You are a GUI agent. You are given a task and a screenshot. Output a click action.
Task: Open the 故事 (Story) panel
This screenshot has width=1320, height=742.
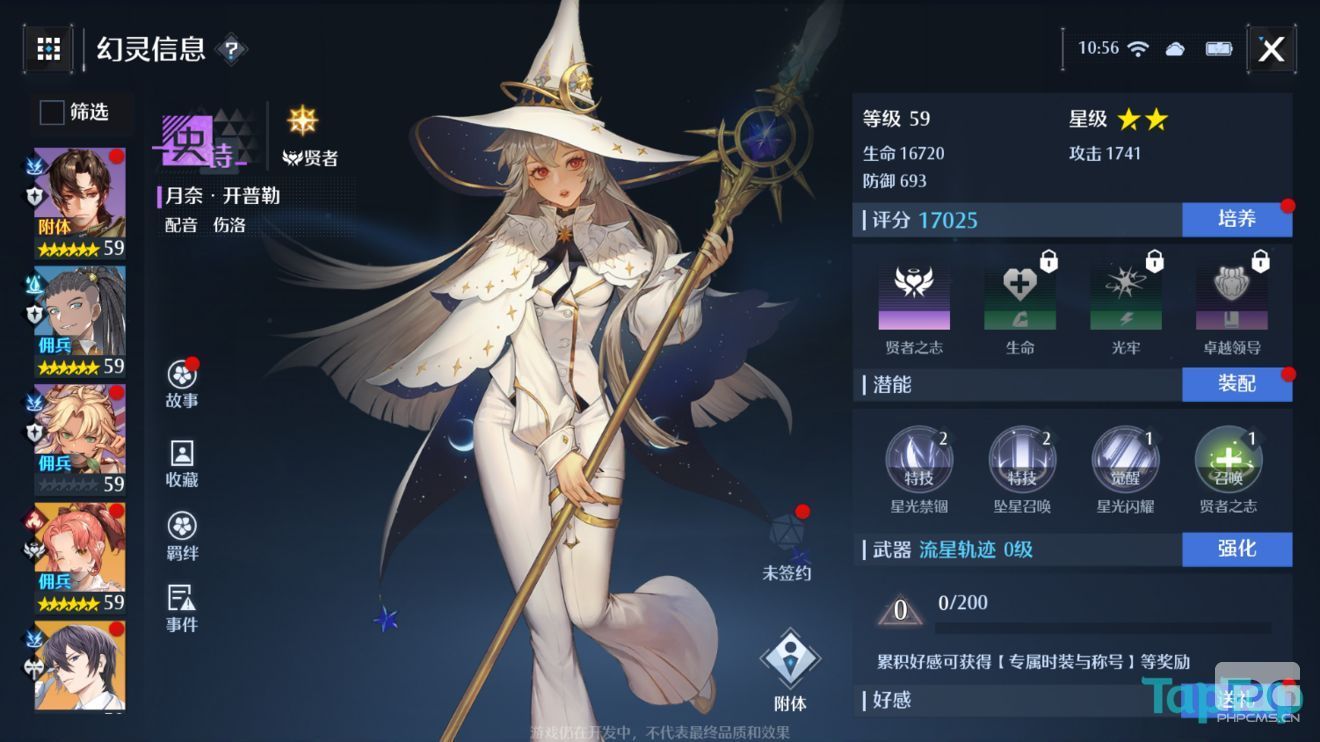[180, 382]
